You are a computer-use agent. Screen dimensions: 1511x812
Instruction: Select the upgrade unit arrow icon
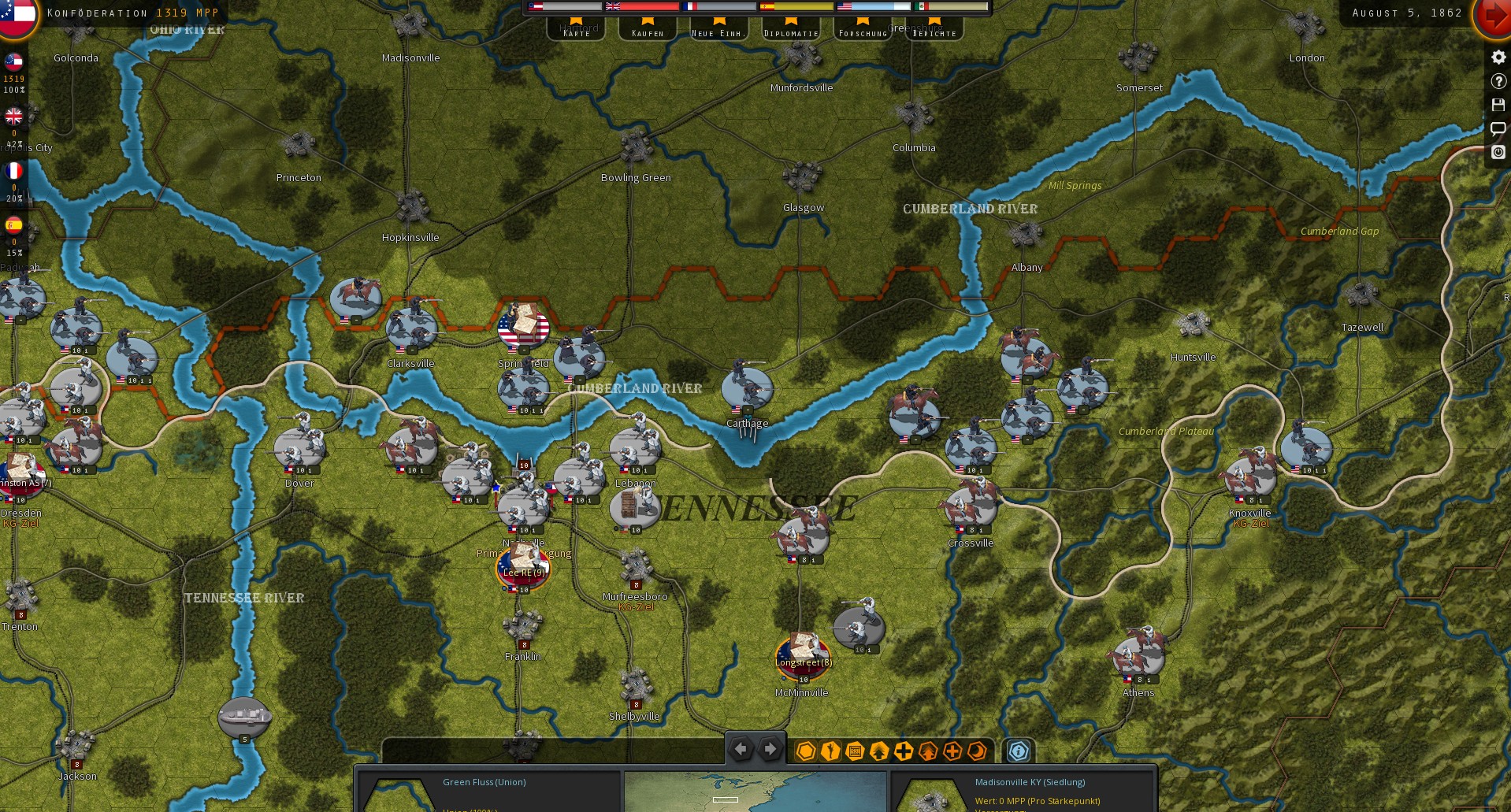pos(878,752)
